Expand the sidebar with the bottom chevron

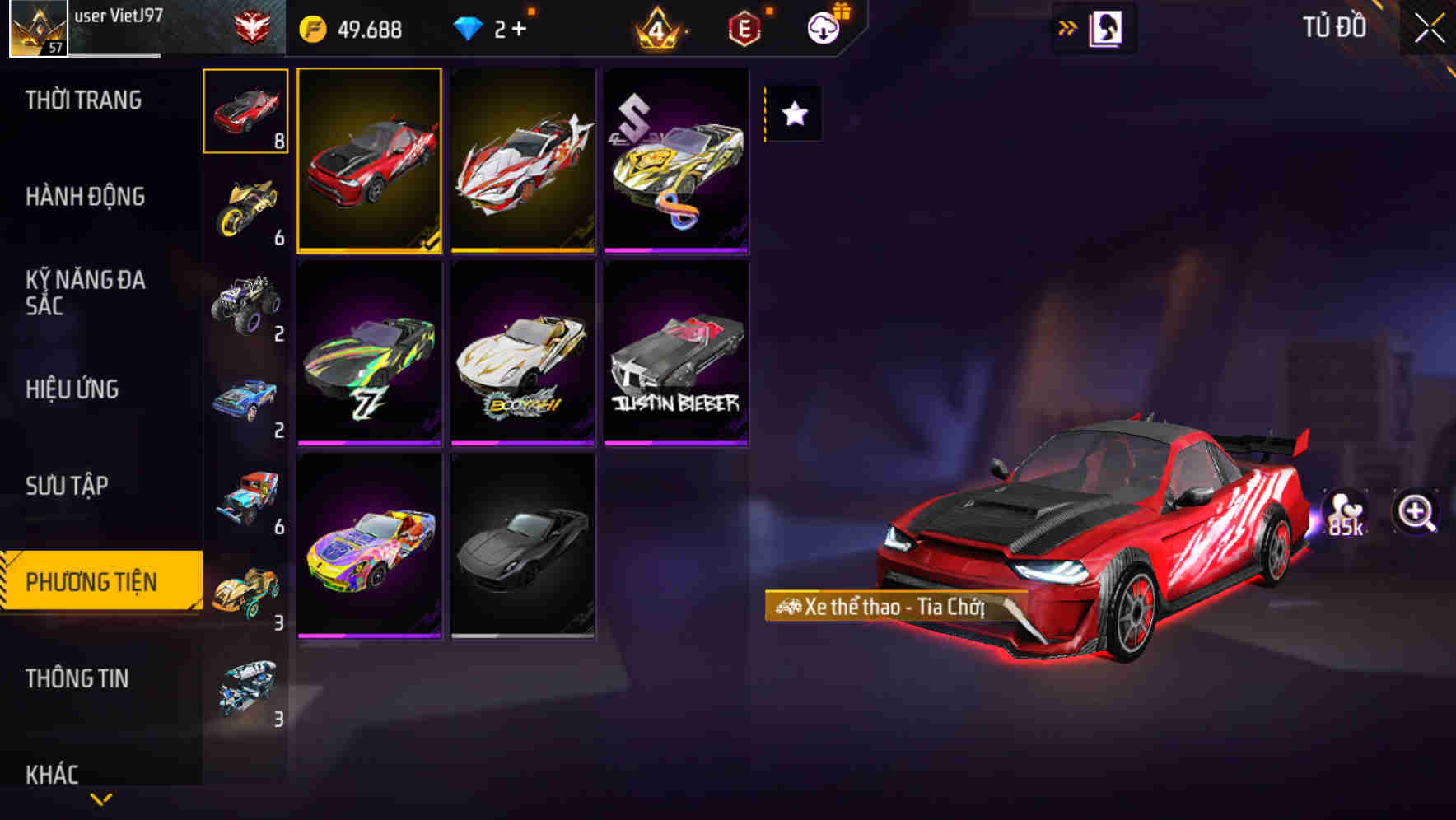(x=99, y=797)
